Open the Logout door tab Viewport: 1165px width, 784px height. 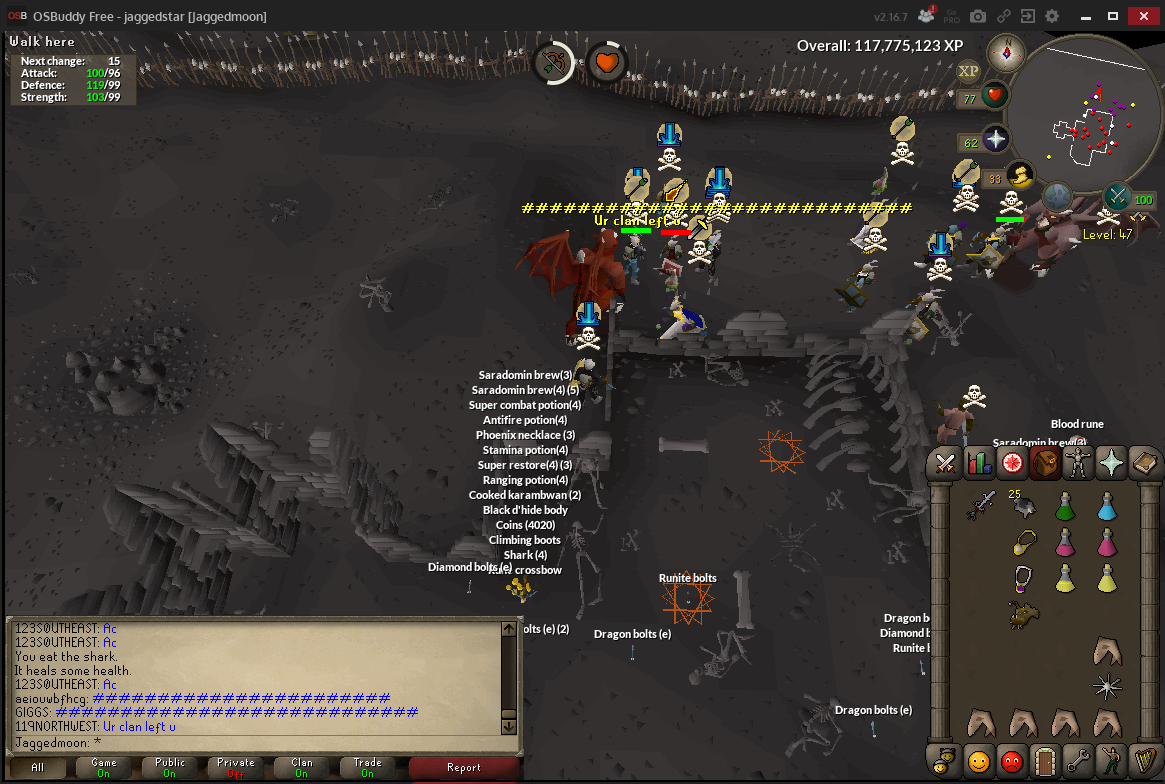pyautogui.click(x=1046, y=760)
